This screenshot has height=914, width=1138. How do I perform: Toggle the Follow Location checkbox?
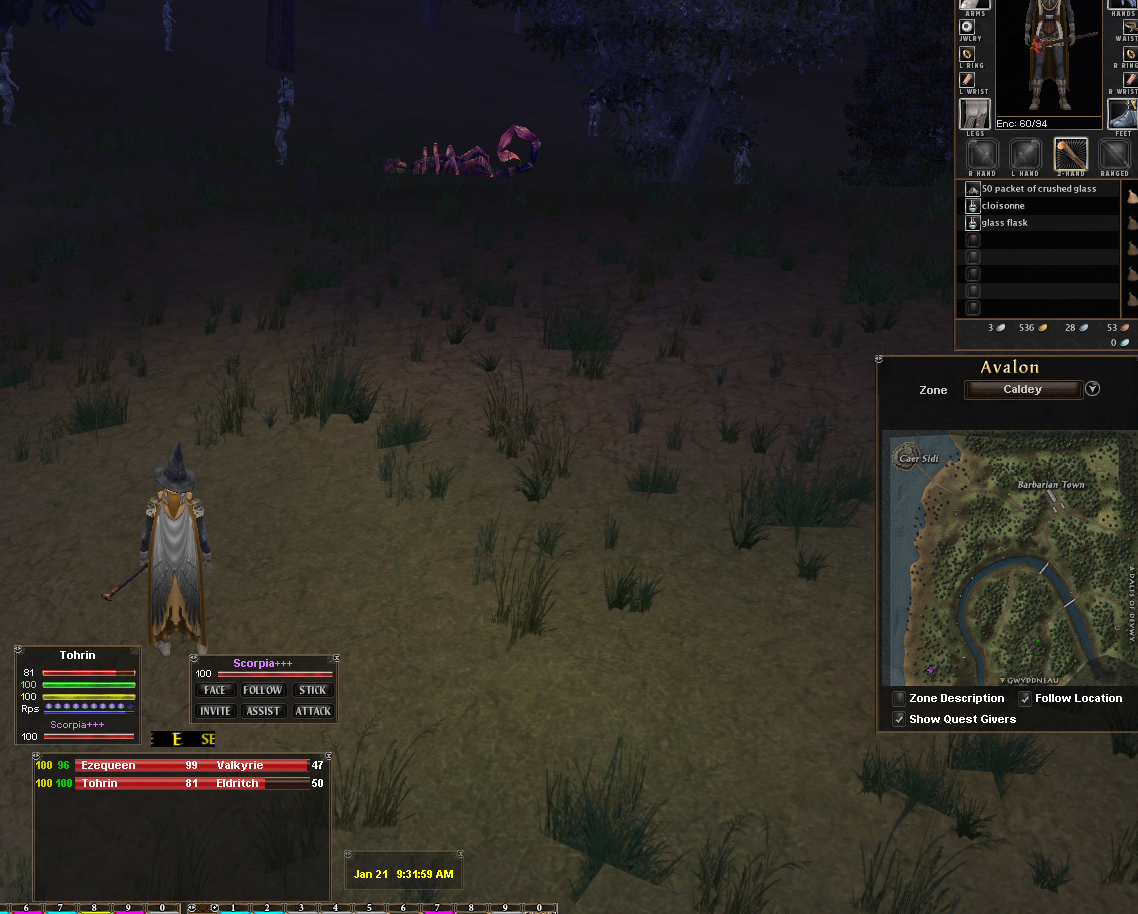click(1026, 699)
